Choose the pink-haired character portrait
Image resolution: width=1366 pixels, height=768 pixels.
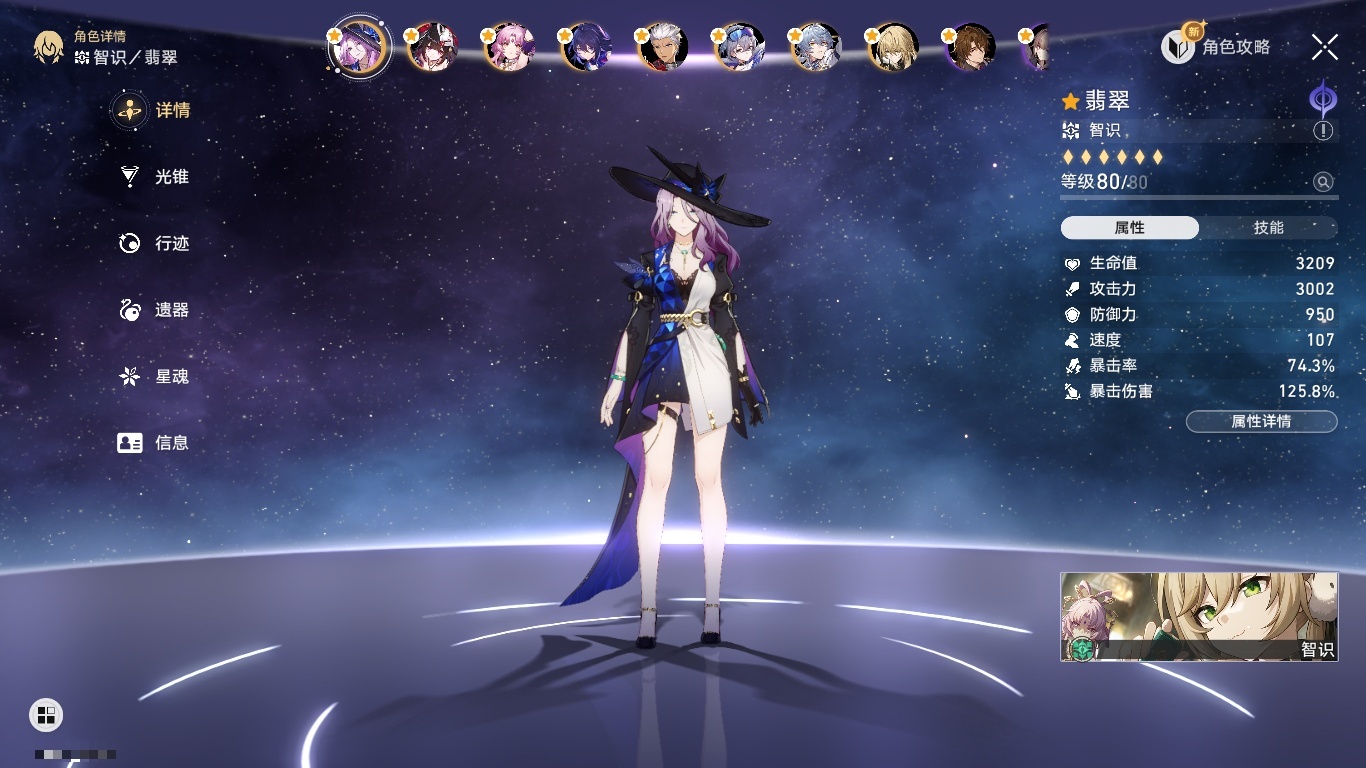[511, 48]
